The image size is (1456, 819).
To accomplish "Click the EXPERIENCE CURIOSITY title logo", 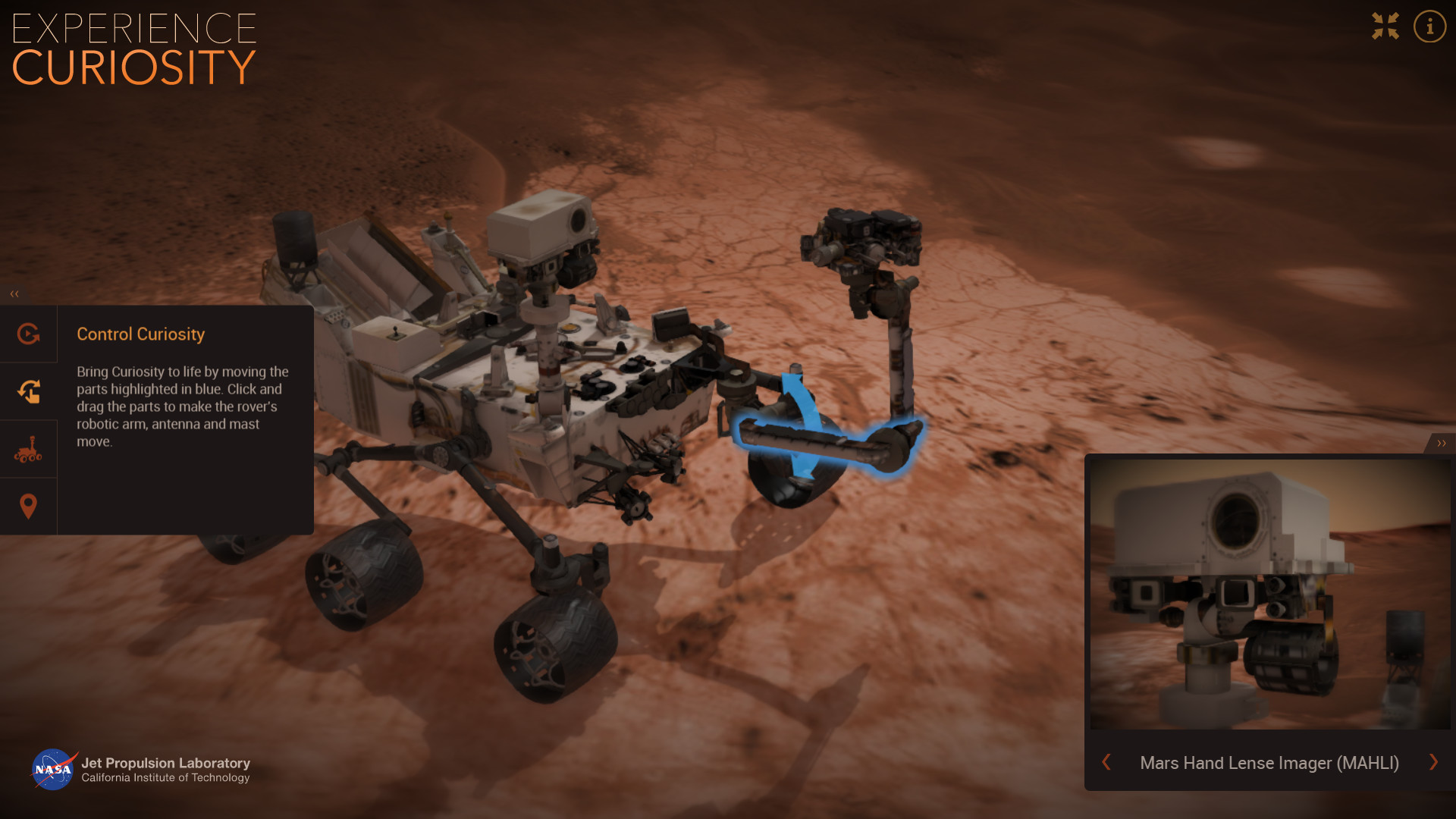I will click(133, 47).
